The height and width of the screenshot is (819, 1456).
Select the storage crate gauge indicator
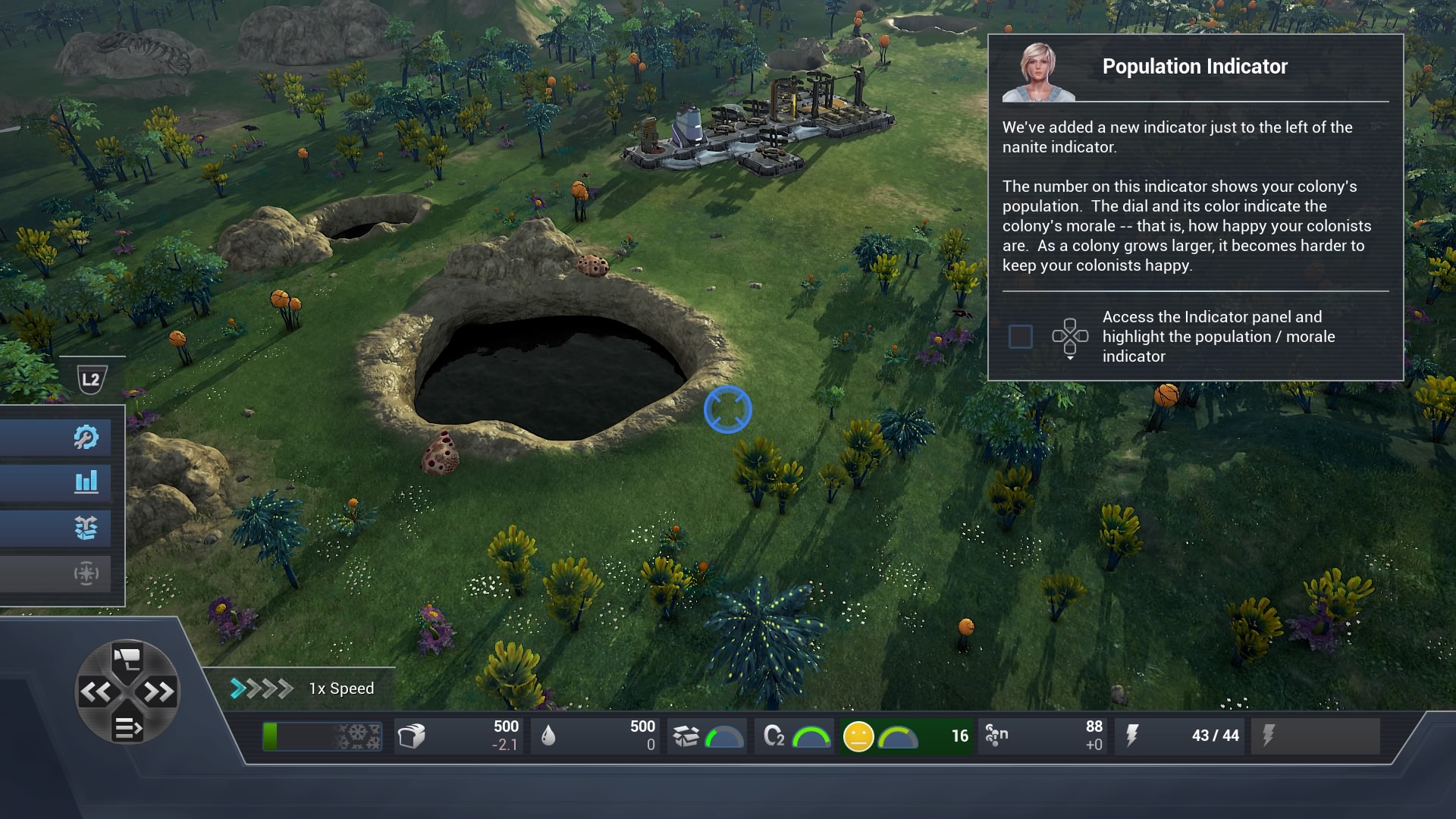pos(708,736)
